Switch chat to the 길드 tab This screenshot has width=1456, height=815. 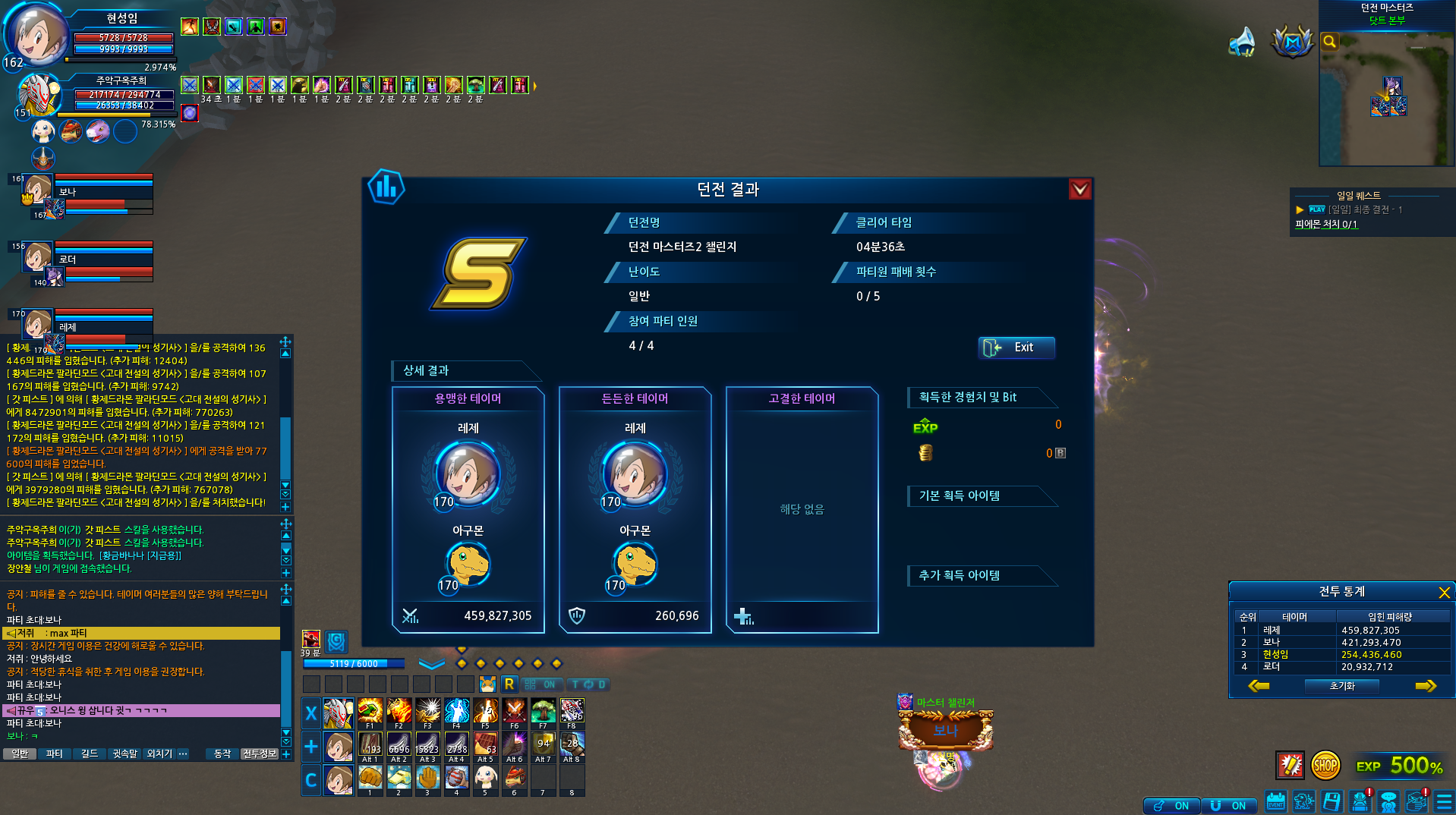point(90,754)
